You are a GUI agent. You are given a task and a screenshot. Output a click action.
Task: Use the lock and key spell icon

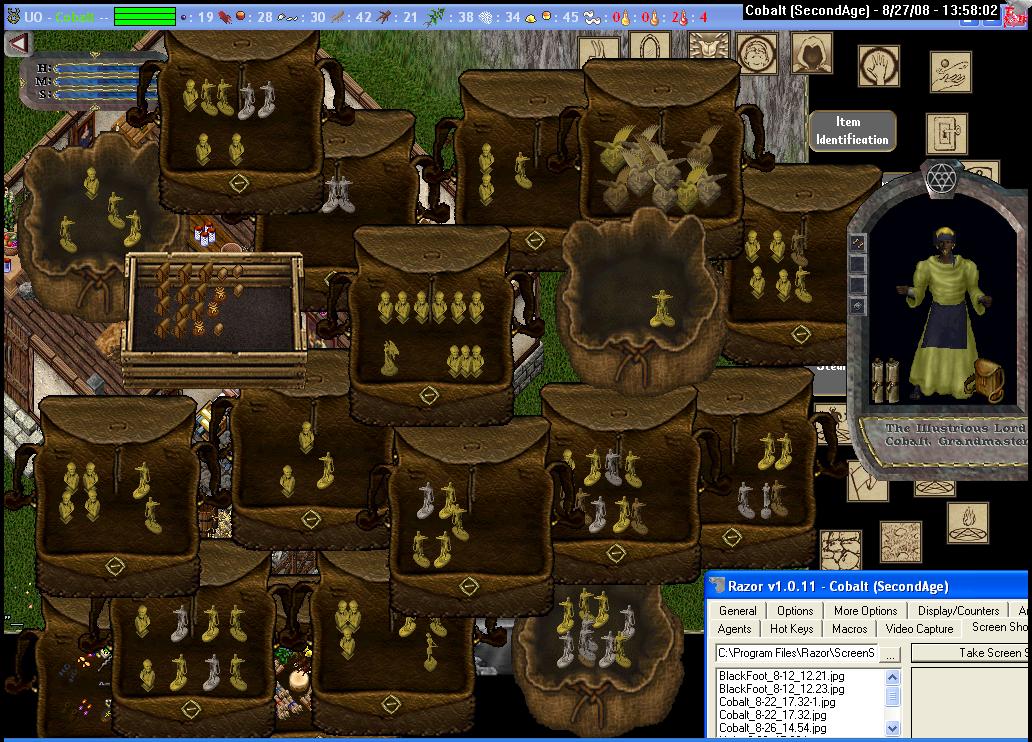(945, 131)
